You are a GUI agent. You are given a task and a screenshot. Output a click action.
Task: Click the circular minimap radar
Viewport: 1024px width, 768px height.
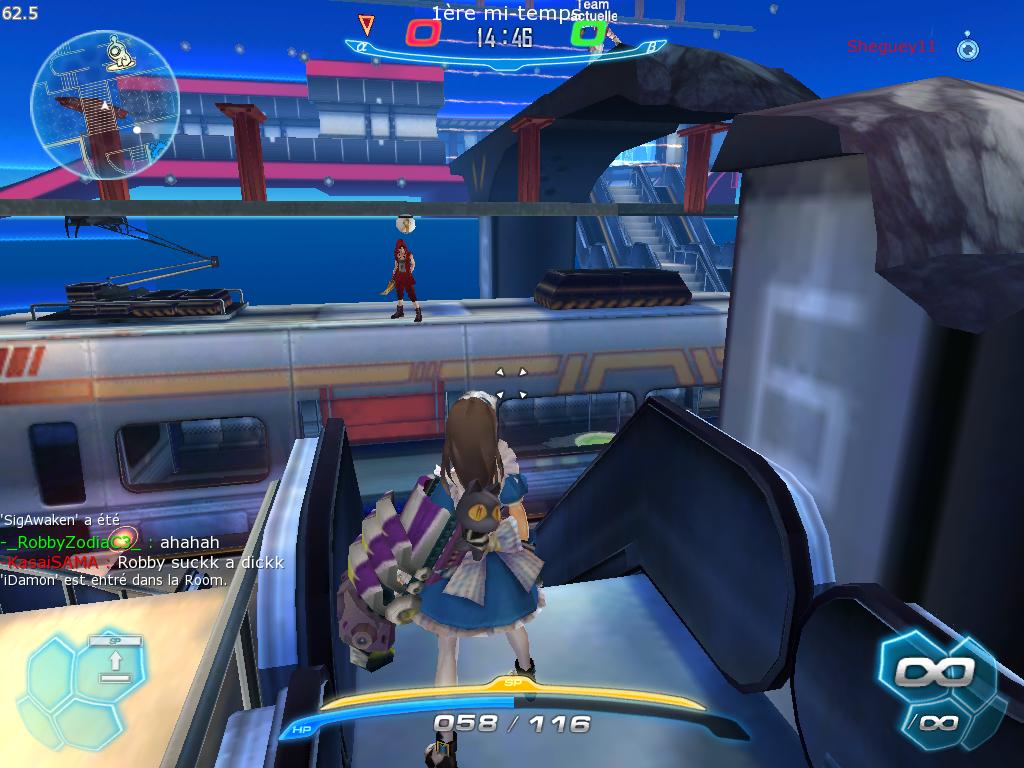pos(104,105)
